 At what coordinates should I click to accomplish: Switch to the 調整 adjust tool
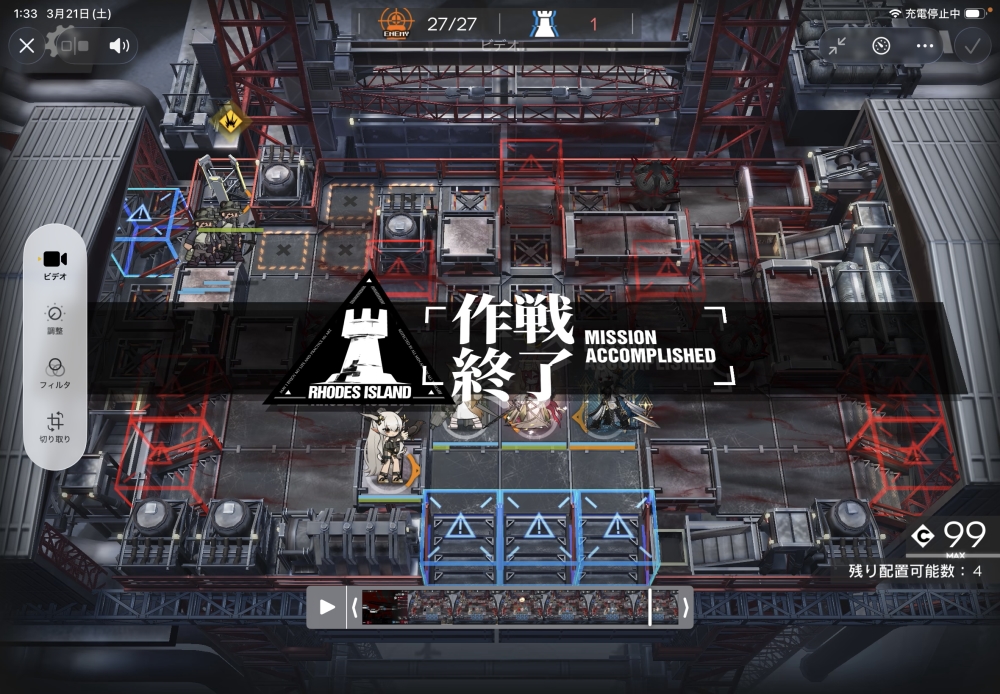click(x=55, y=318)
